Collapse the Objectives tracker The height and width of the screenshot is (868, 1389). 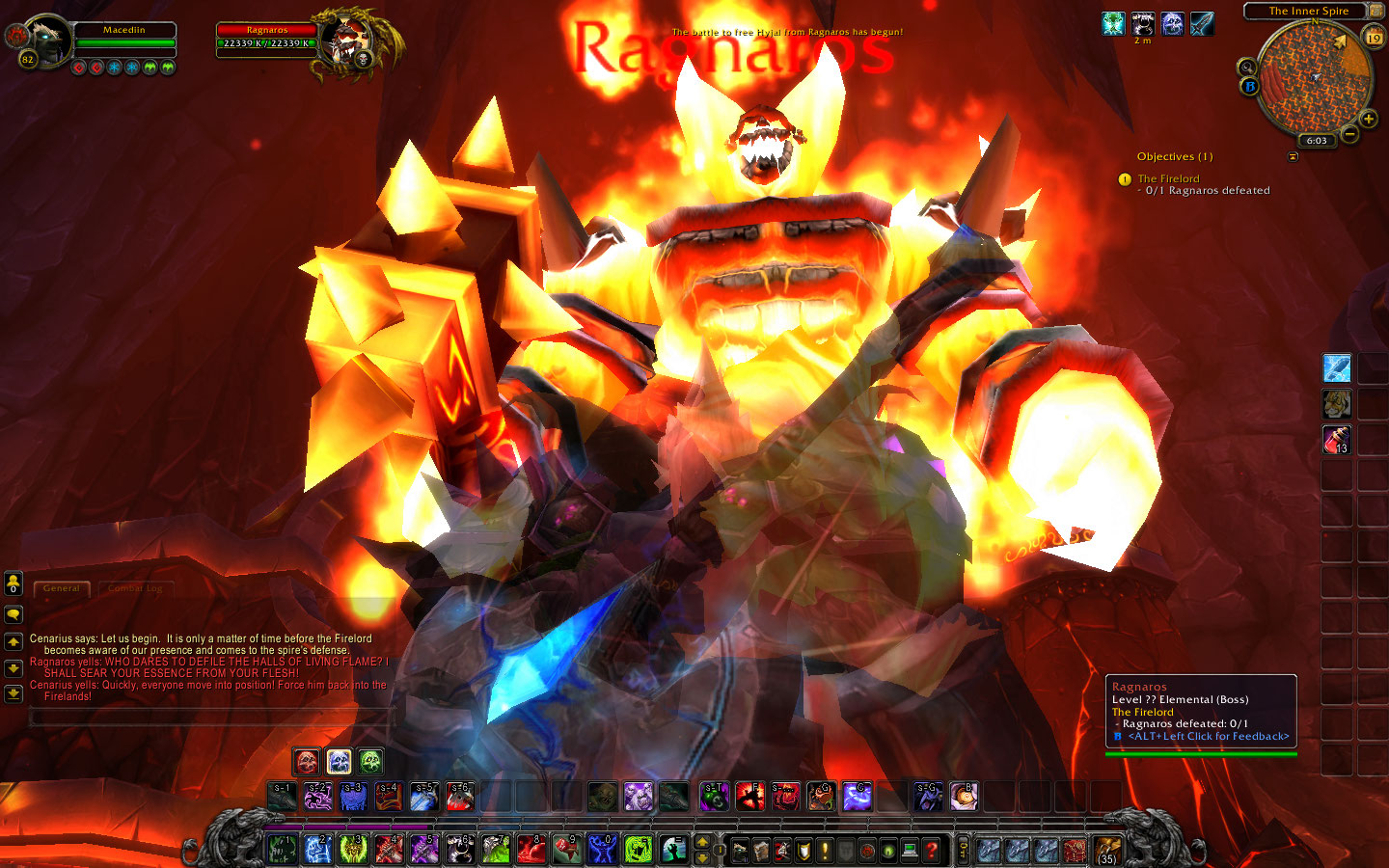[1293, 156]
